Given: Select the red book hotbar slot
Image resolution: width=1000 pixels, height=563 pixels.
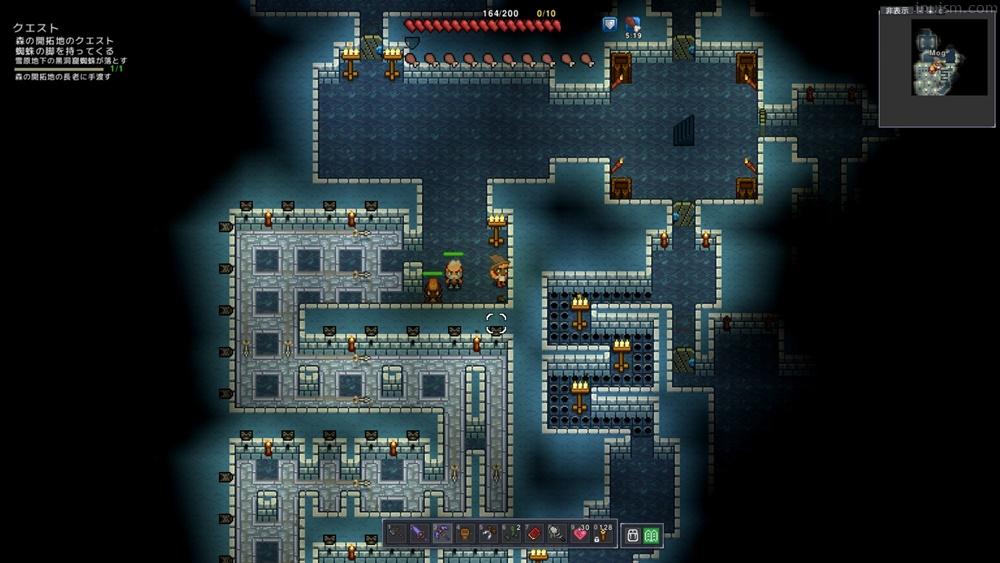Looking at the screenshot, I should (534, 534).
